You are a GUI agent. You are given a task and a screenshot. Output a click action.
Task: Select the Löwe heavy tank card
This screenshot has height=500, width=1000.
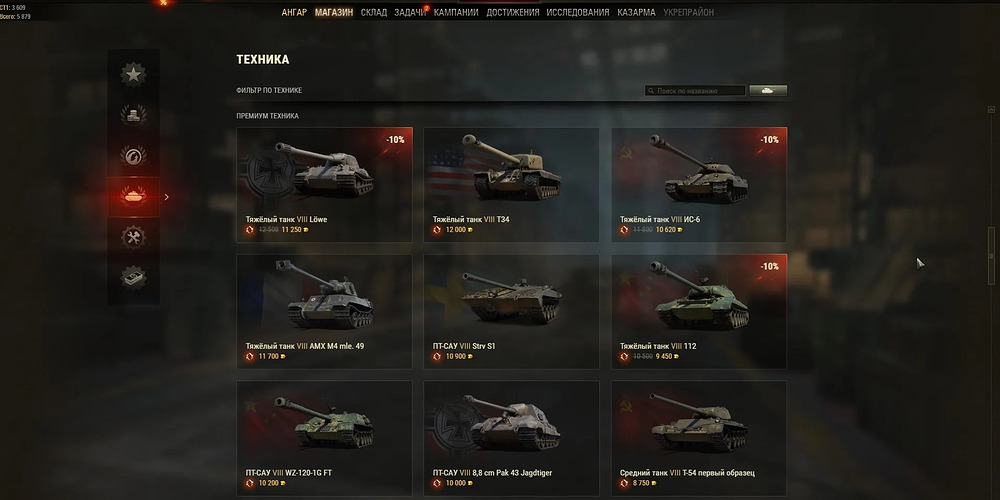tap(324, 184)
